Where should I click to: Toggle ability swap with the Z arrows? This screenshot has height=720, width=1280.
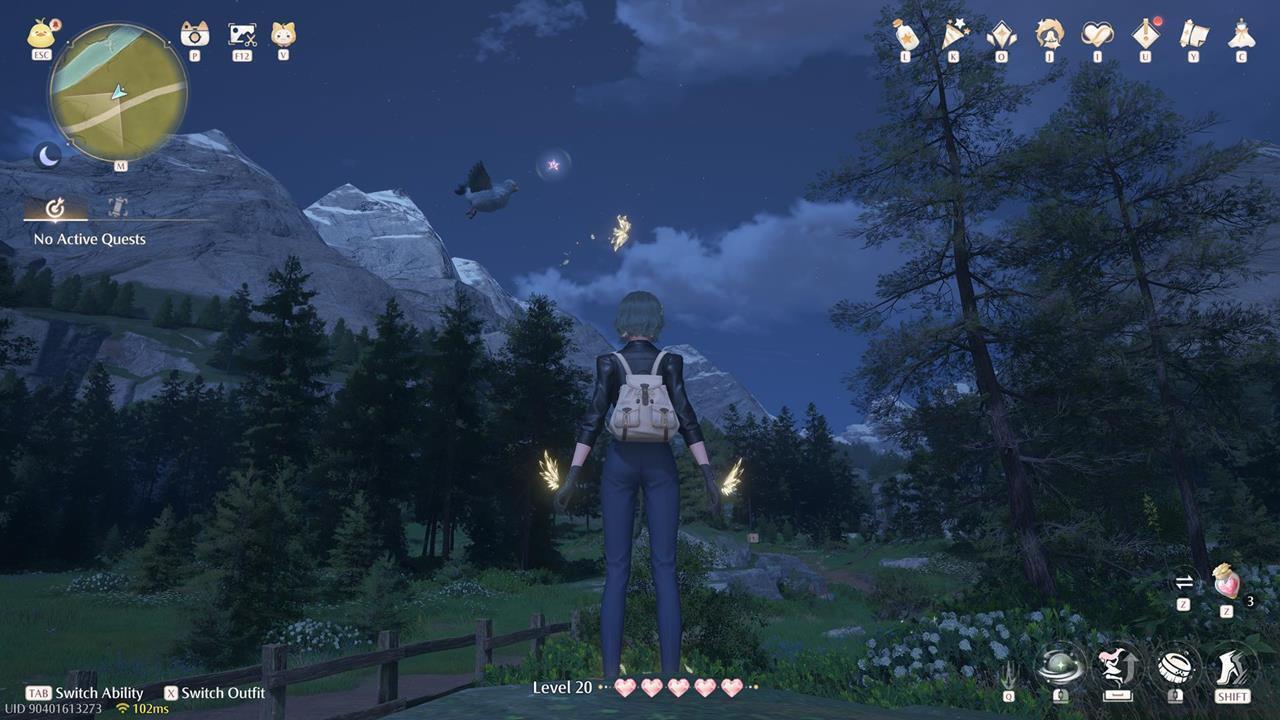click(x=1184, y=582)
